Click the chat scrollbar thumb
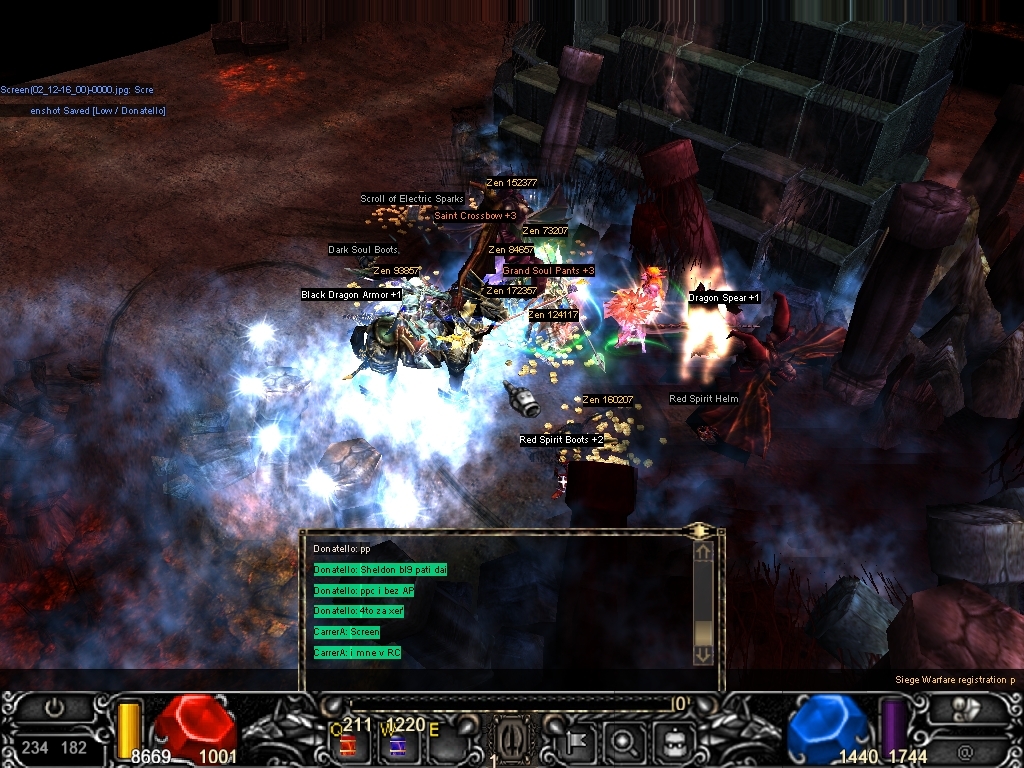The width and height of the screenshot is (1024, 768). click(703, 633)
